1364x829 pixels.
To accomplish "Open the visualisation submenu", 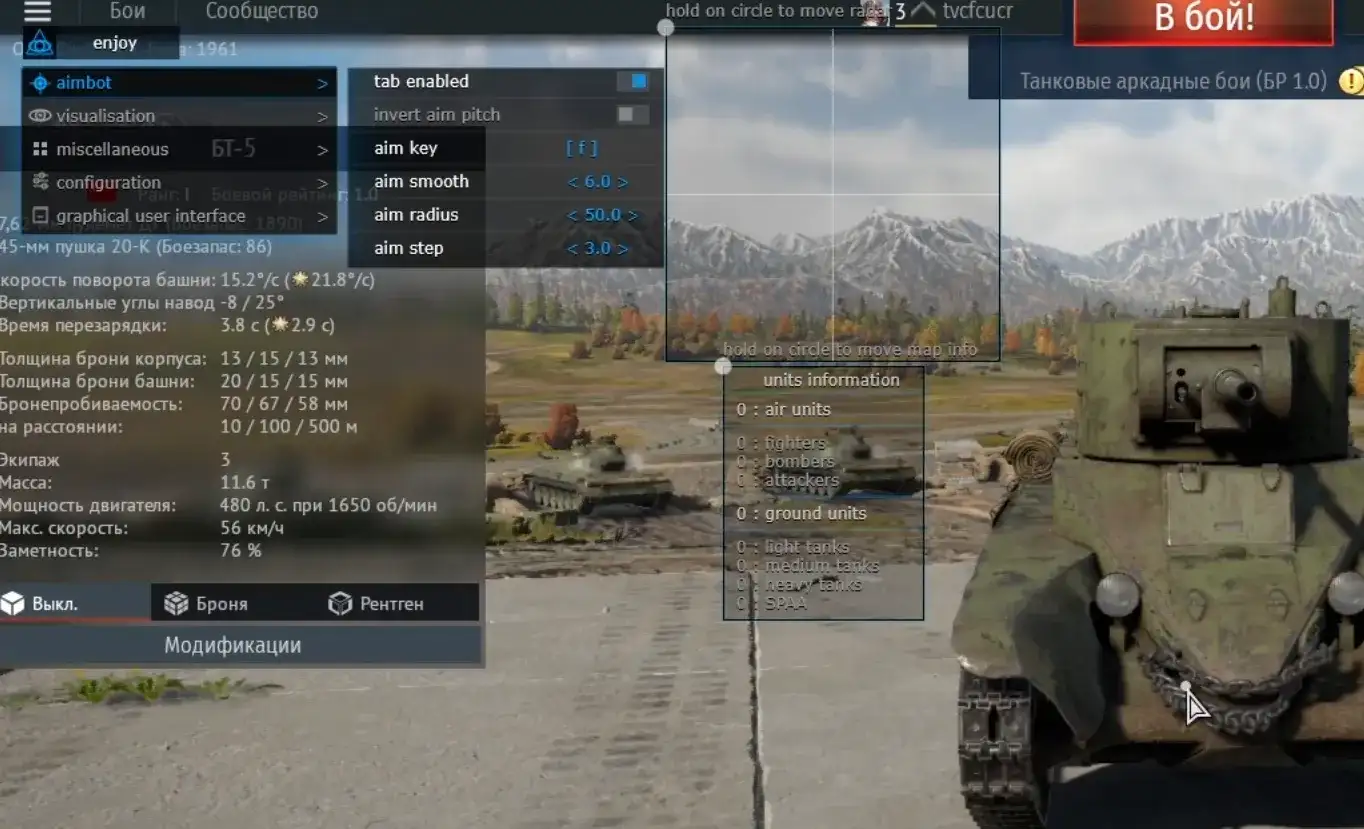I will [x=180, y=116].
